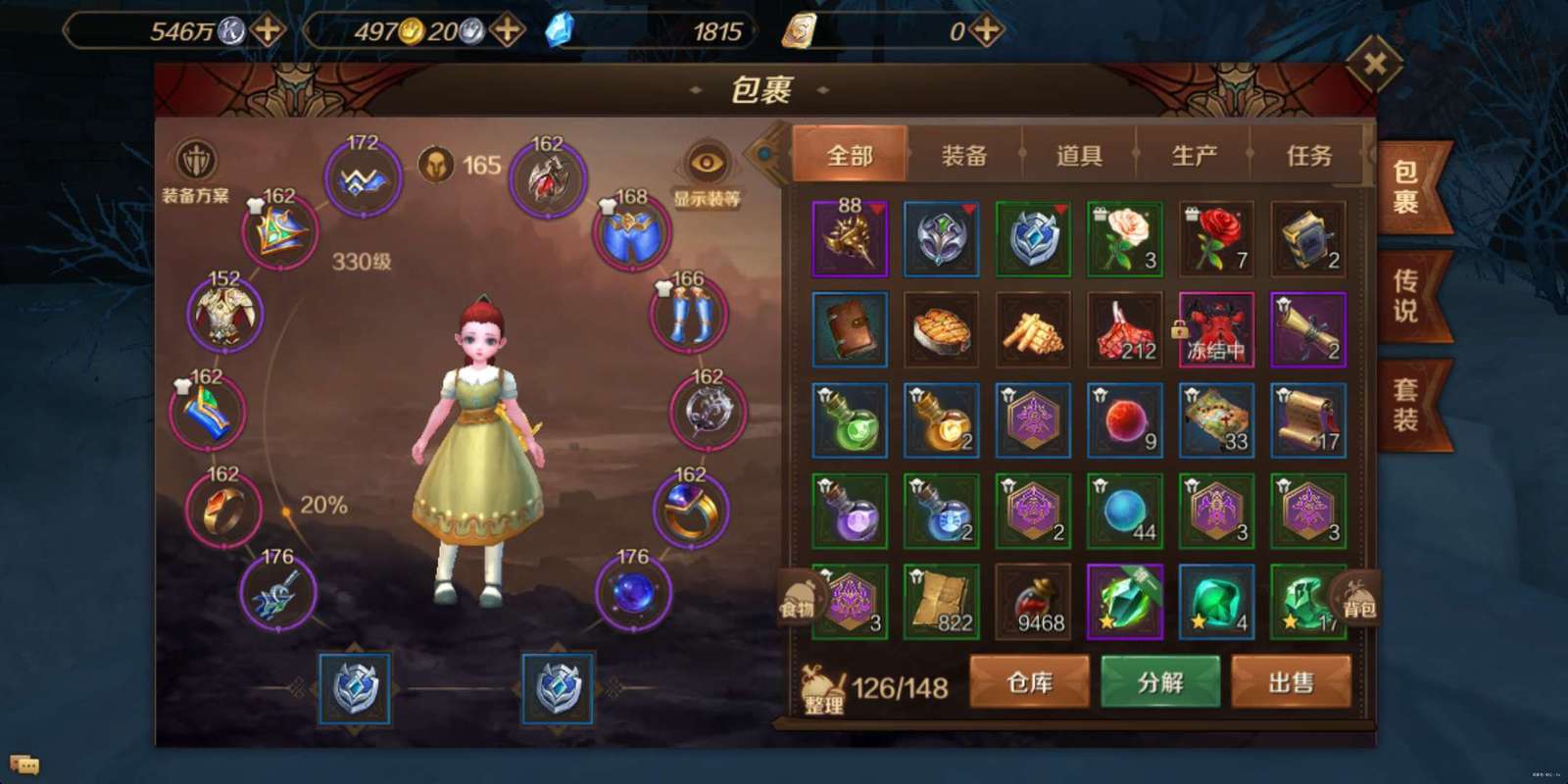Tap the 出售 sell button
The height and width of the screenshot is (784, 1568).
coord(1291,682)
